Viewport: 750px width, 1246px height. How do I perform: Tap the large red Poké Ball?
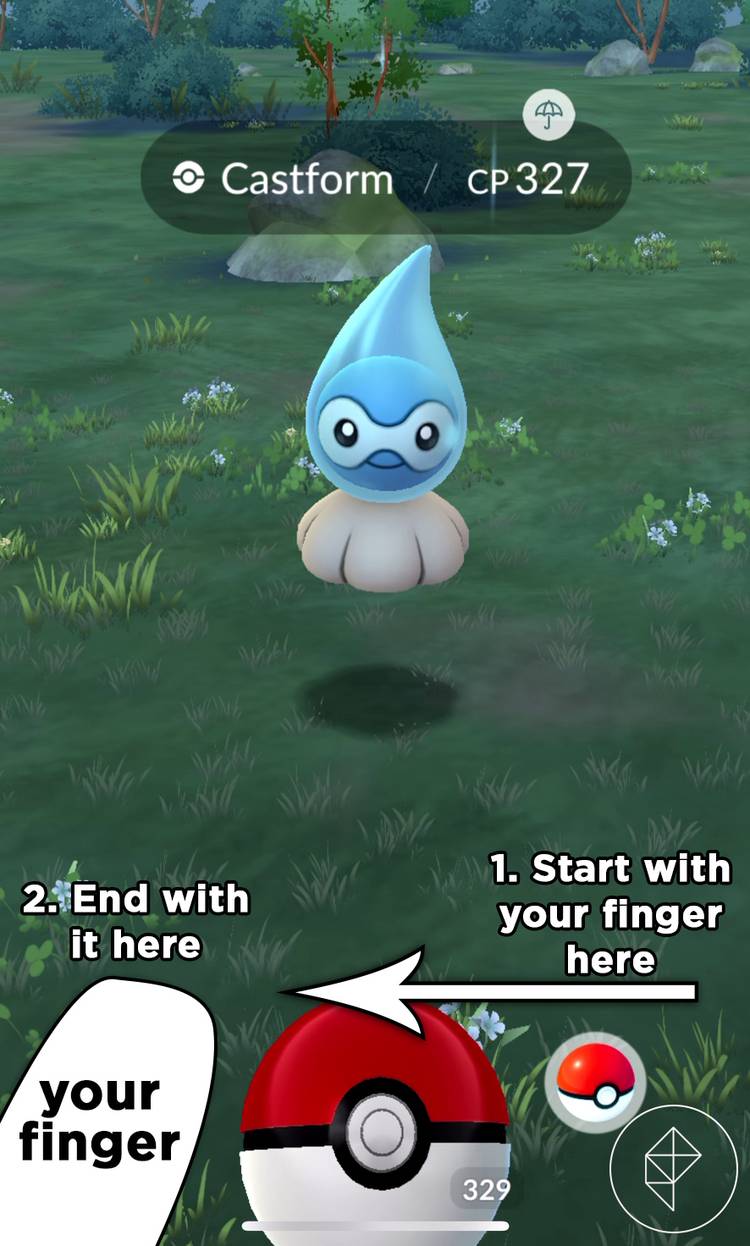click(x=375, y=1125)
